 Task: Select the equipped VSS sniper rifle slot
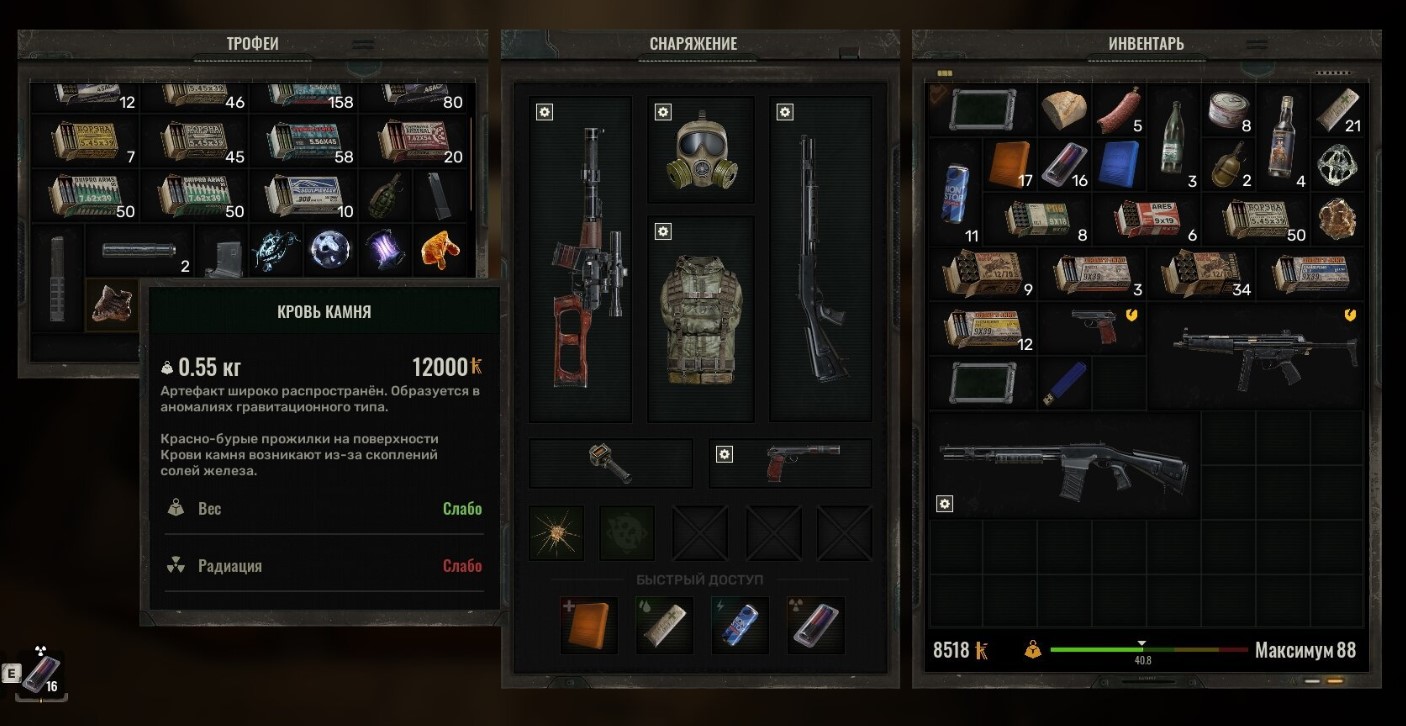coord(581,258)
